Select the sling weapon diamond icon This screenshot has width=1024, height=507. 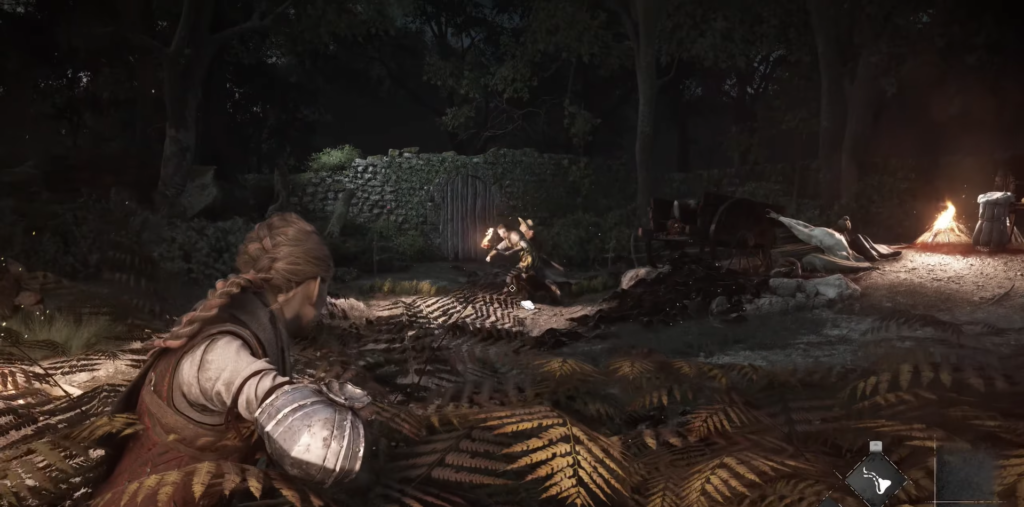(876, 480)
